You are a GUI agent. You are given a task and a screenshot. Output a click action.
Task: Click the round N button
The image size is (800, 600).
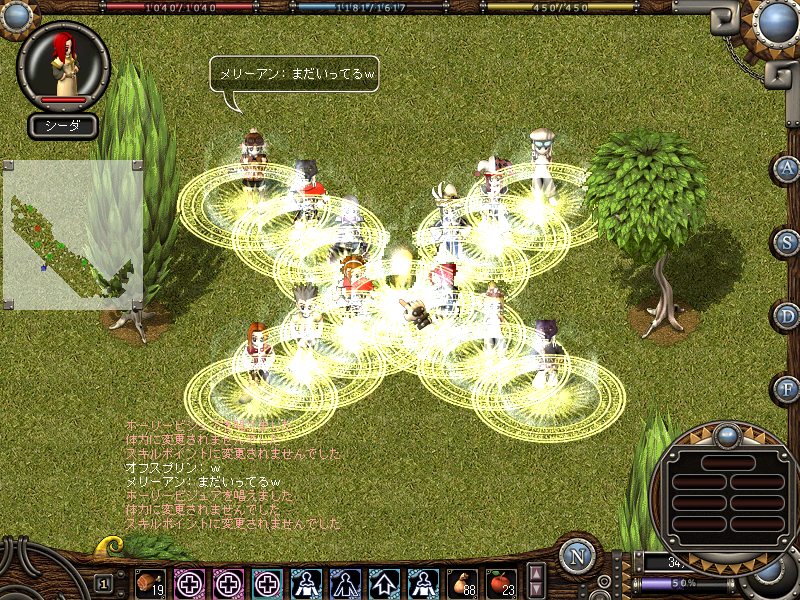[x=577, y=556]
